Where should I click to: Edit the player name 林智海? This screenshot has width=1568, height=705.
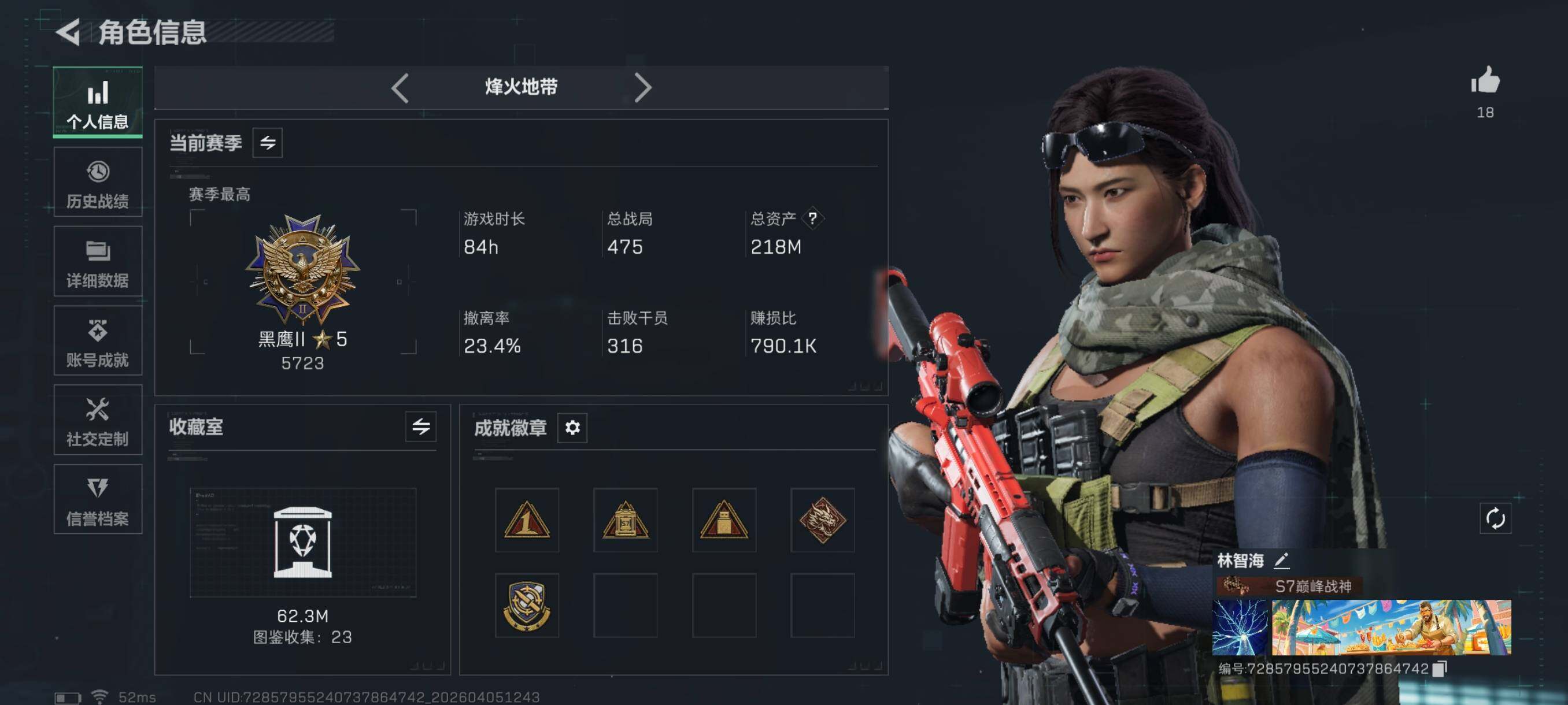(x=1281, y=560)
